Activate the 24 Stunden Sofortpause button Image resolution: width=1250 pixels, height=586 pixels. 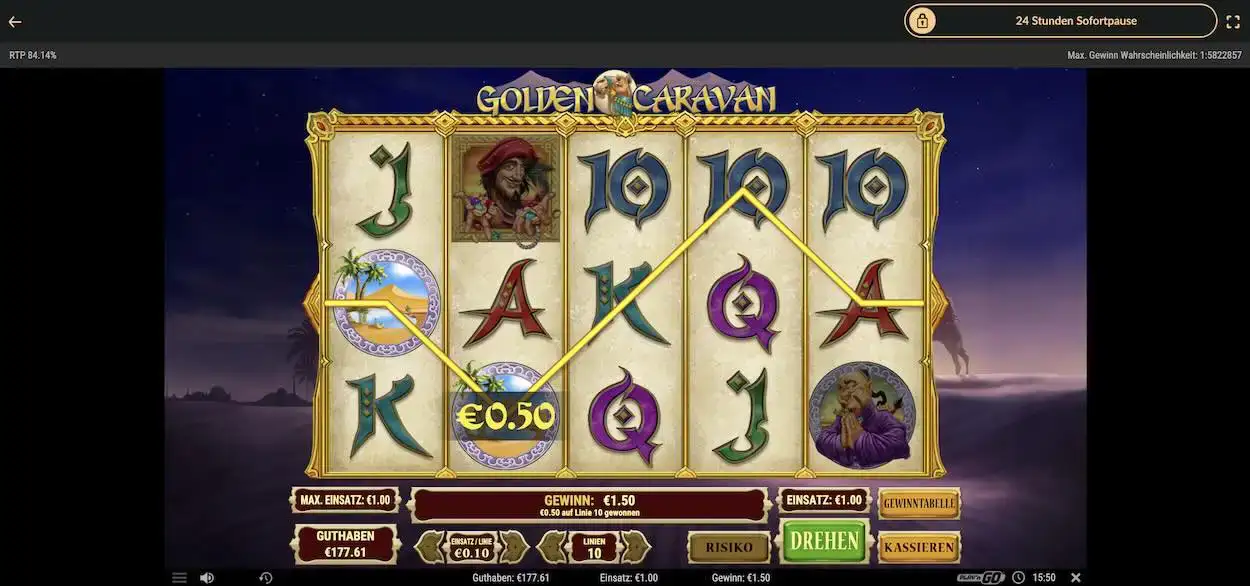point(1060,20)
